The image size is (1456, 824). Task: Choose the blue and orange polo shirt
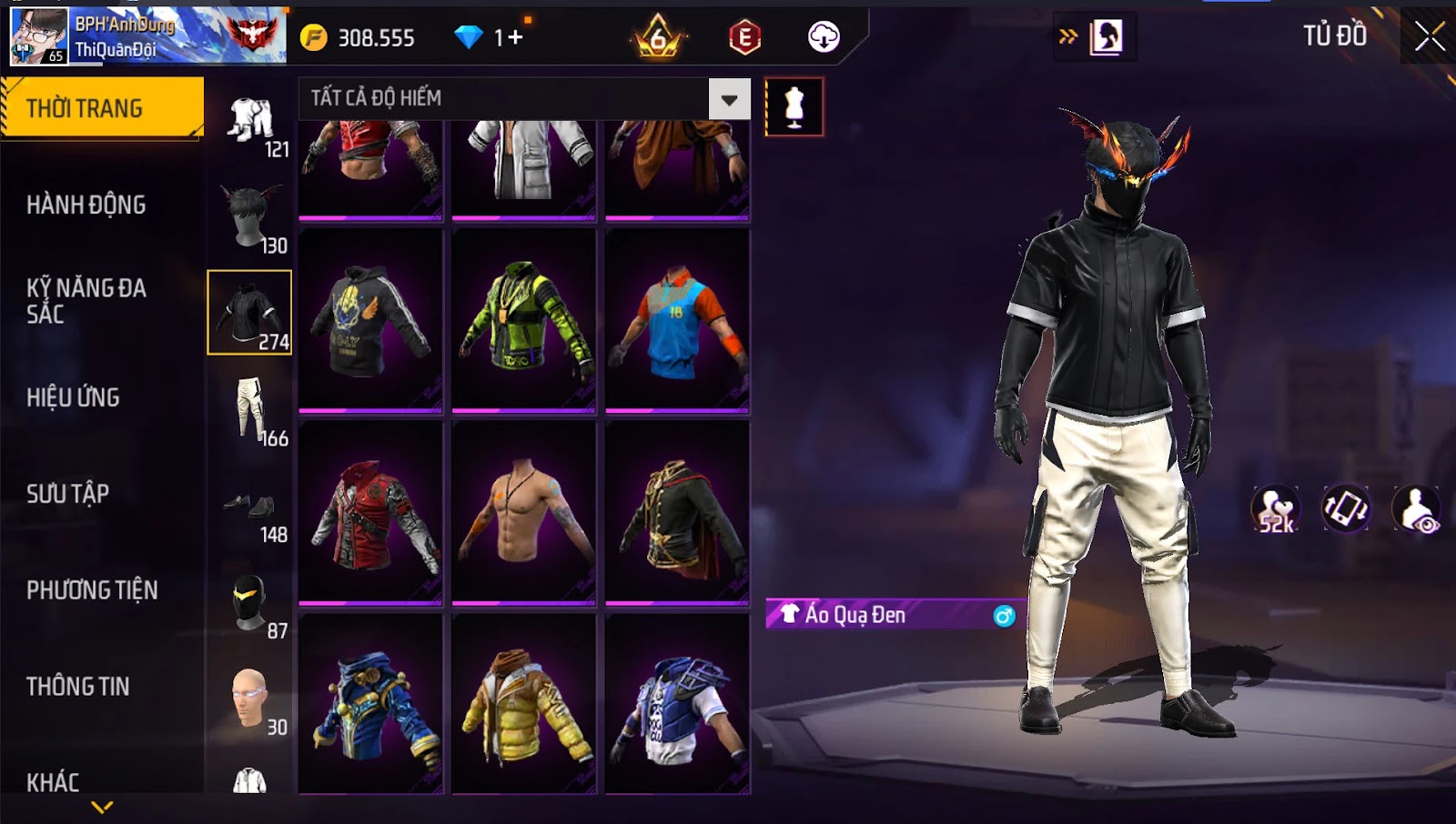(x=677, y=319)
